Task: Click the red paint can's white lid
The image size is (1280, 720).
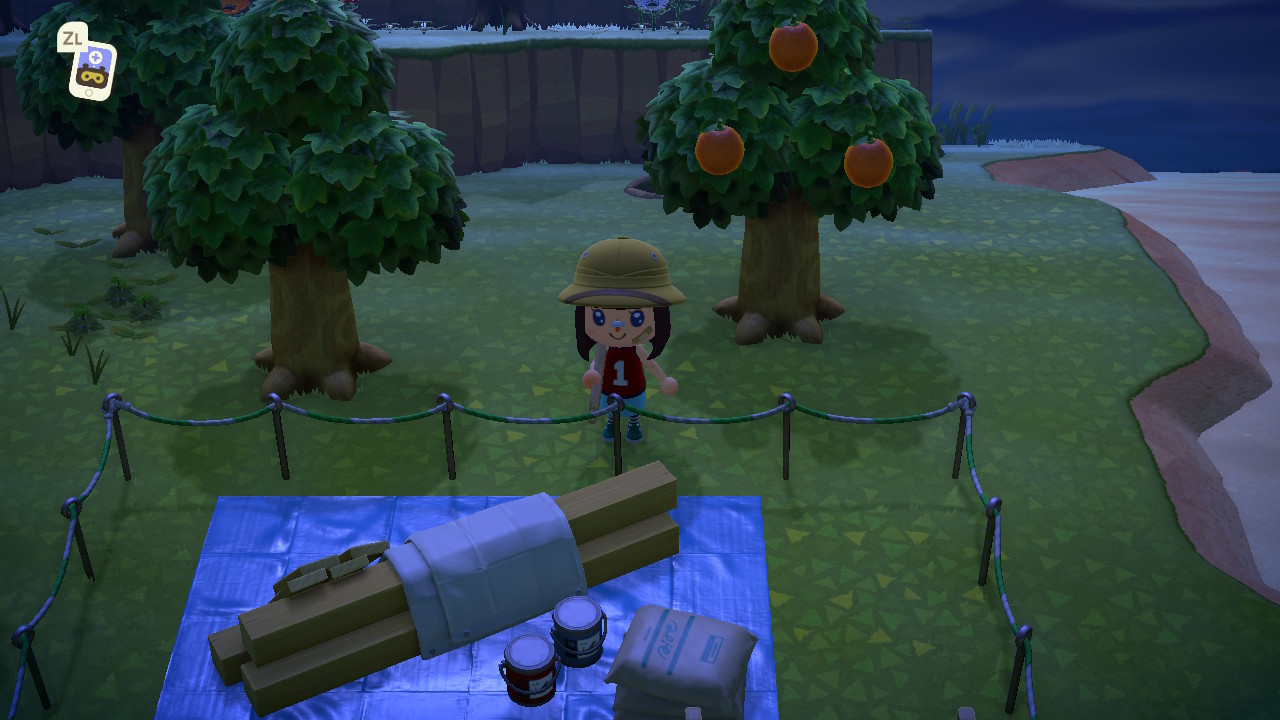Action: (529, 652)
